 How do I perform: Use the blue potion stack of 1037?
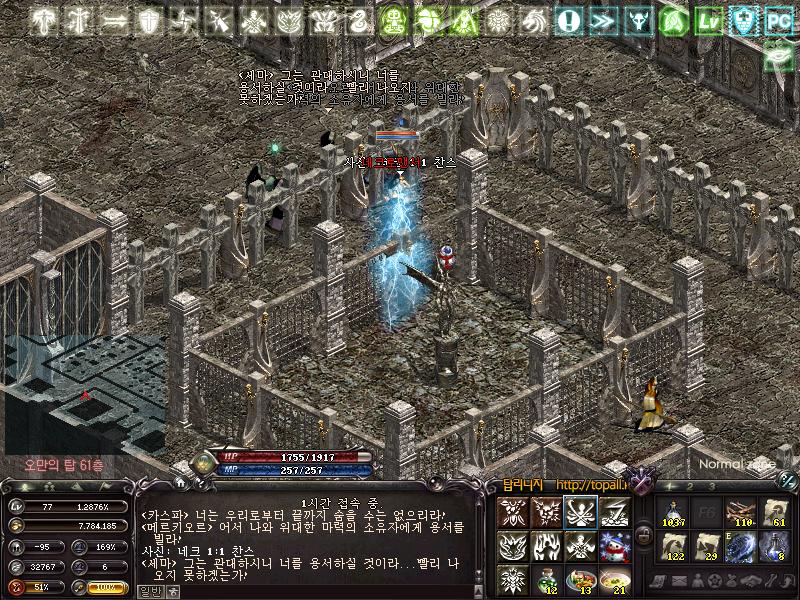pos(674,512)
